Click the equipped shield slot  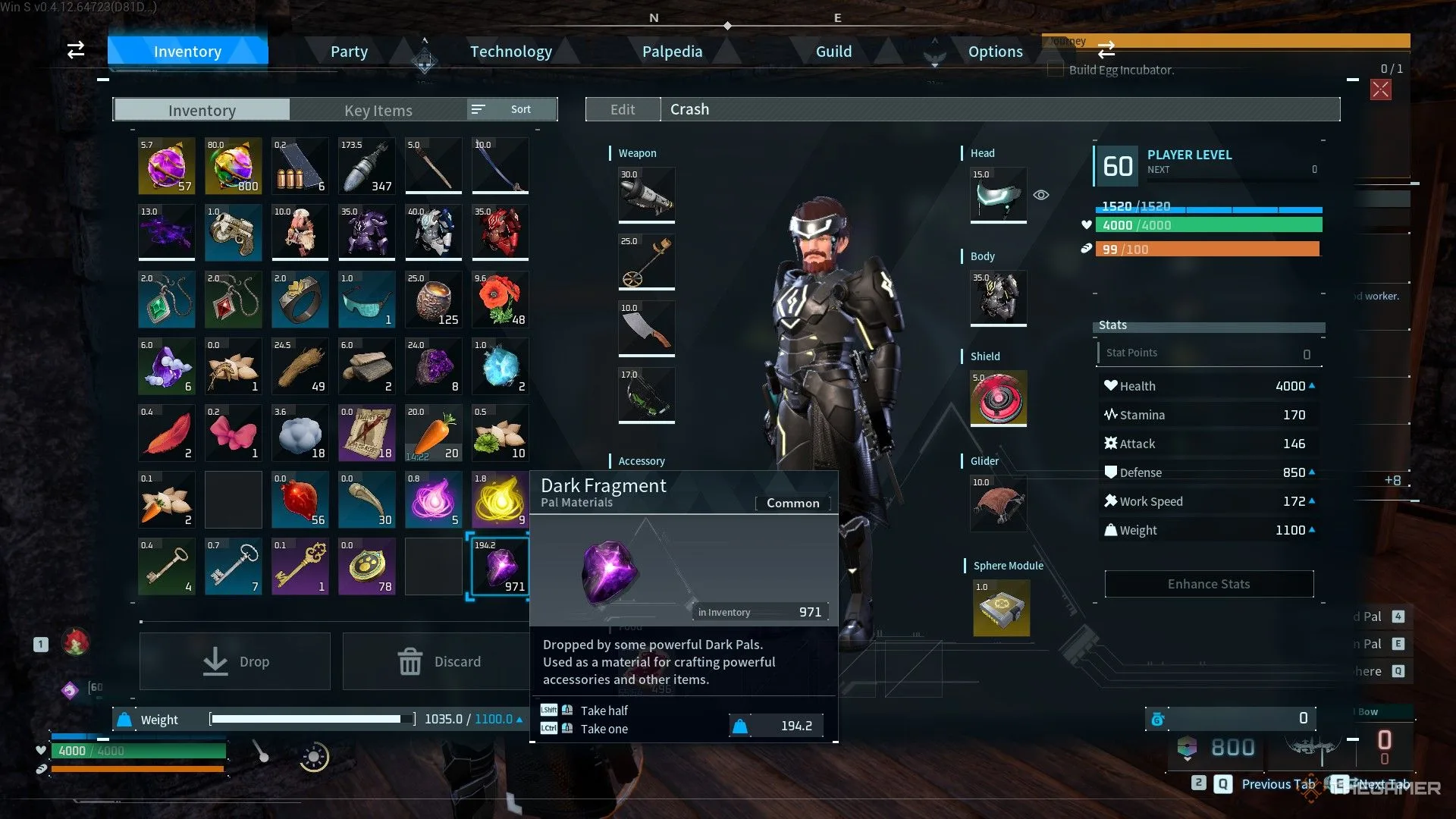(999, 398)
